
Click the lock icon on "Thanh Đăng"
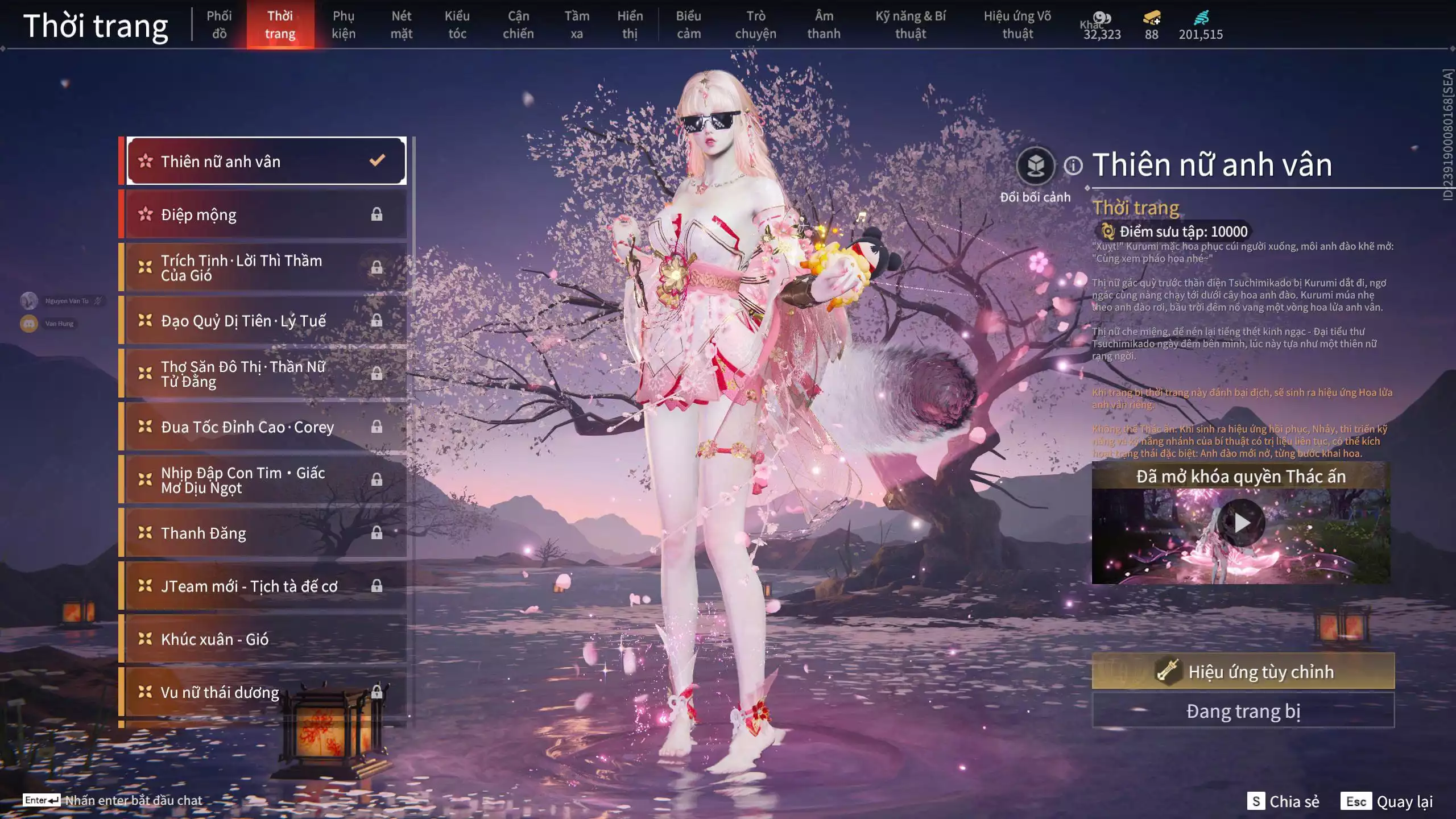[x=377, y=533]
